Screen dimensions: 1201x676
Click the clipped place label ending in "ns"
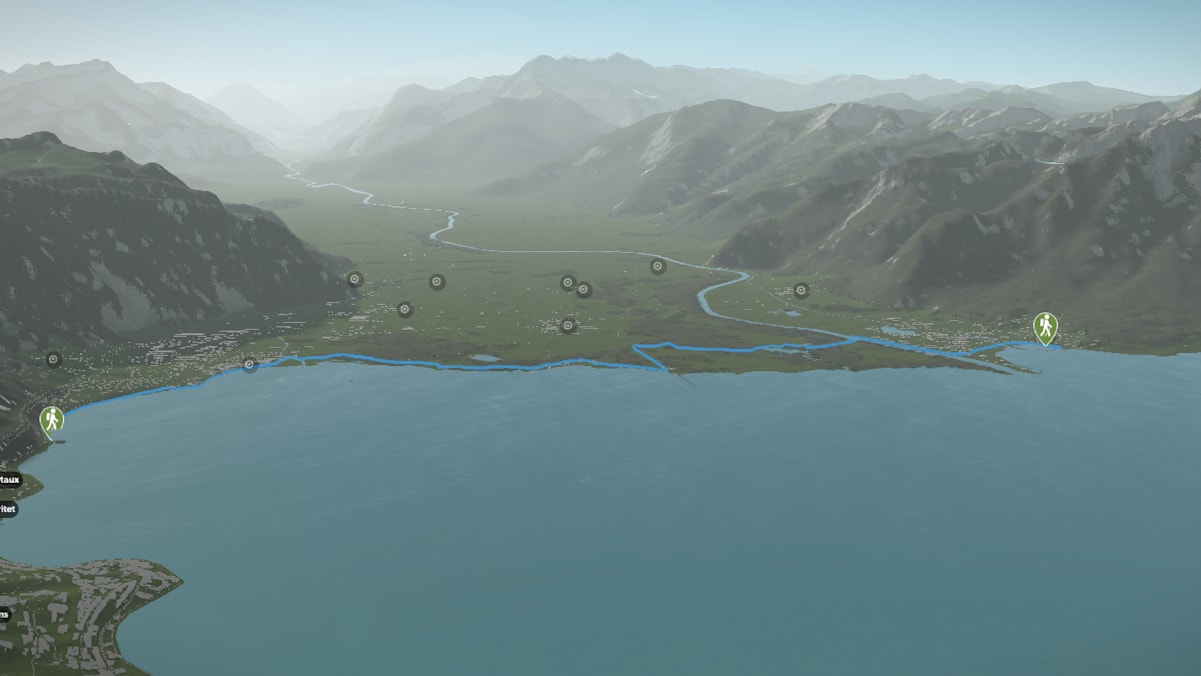click(4, 614)
